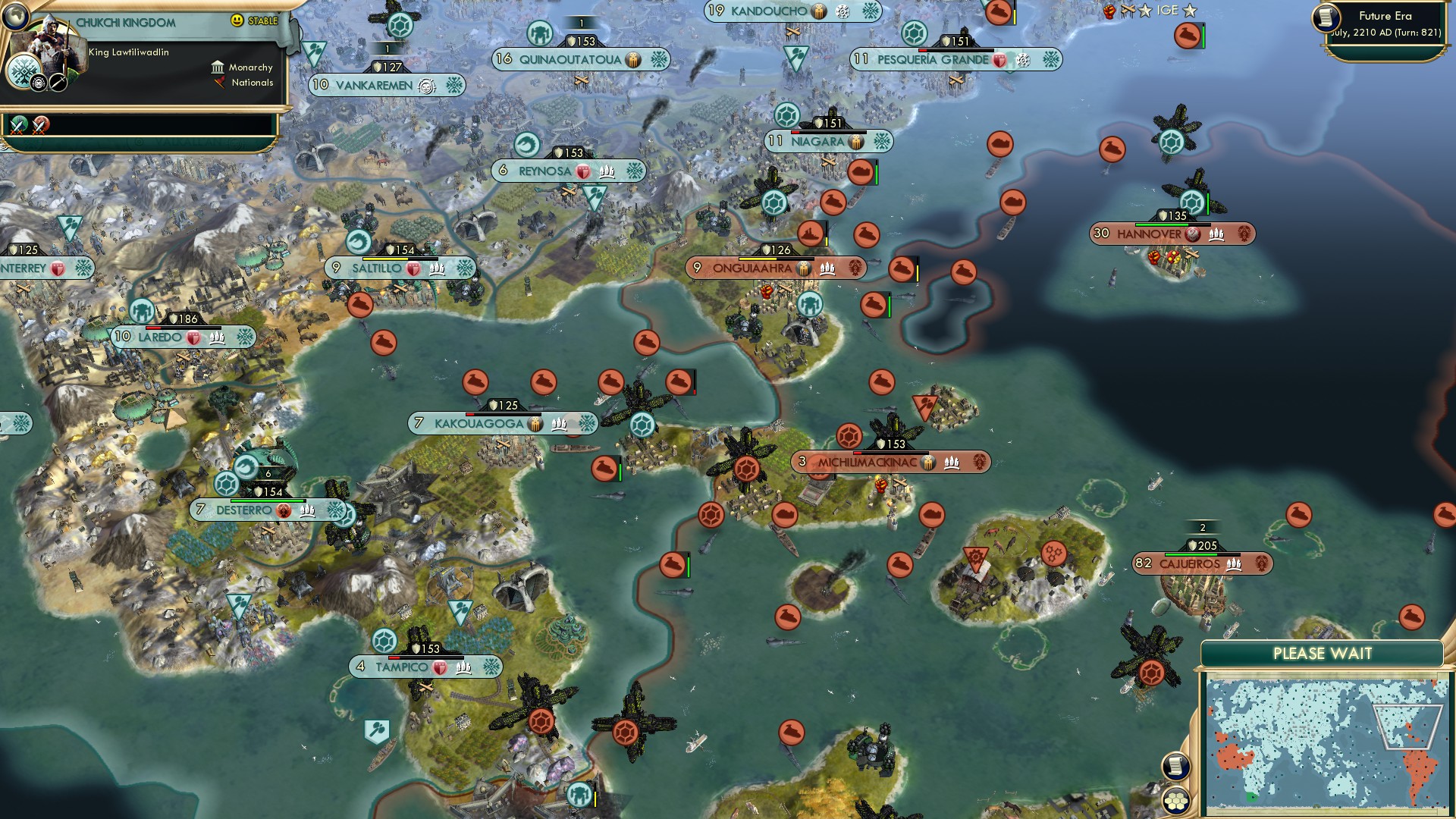Click the scroll icon next to Future Era

[x=1327, y=18]
